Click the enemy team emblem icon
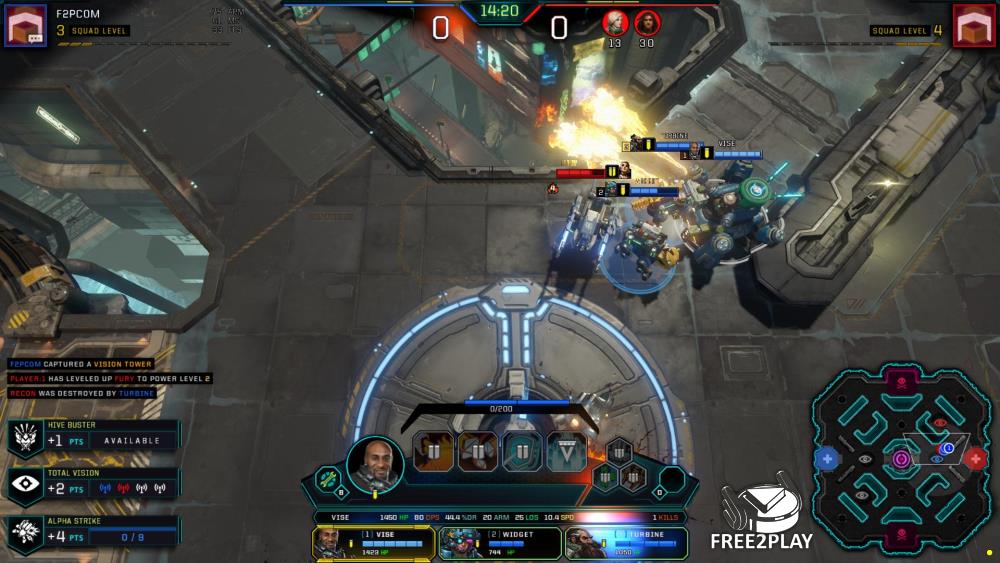The image size is (1000, 563). point(975,25)
